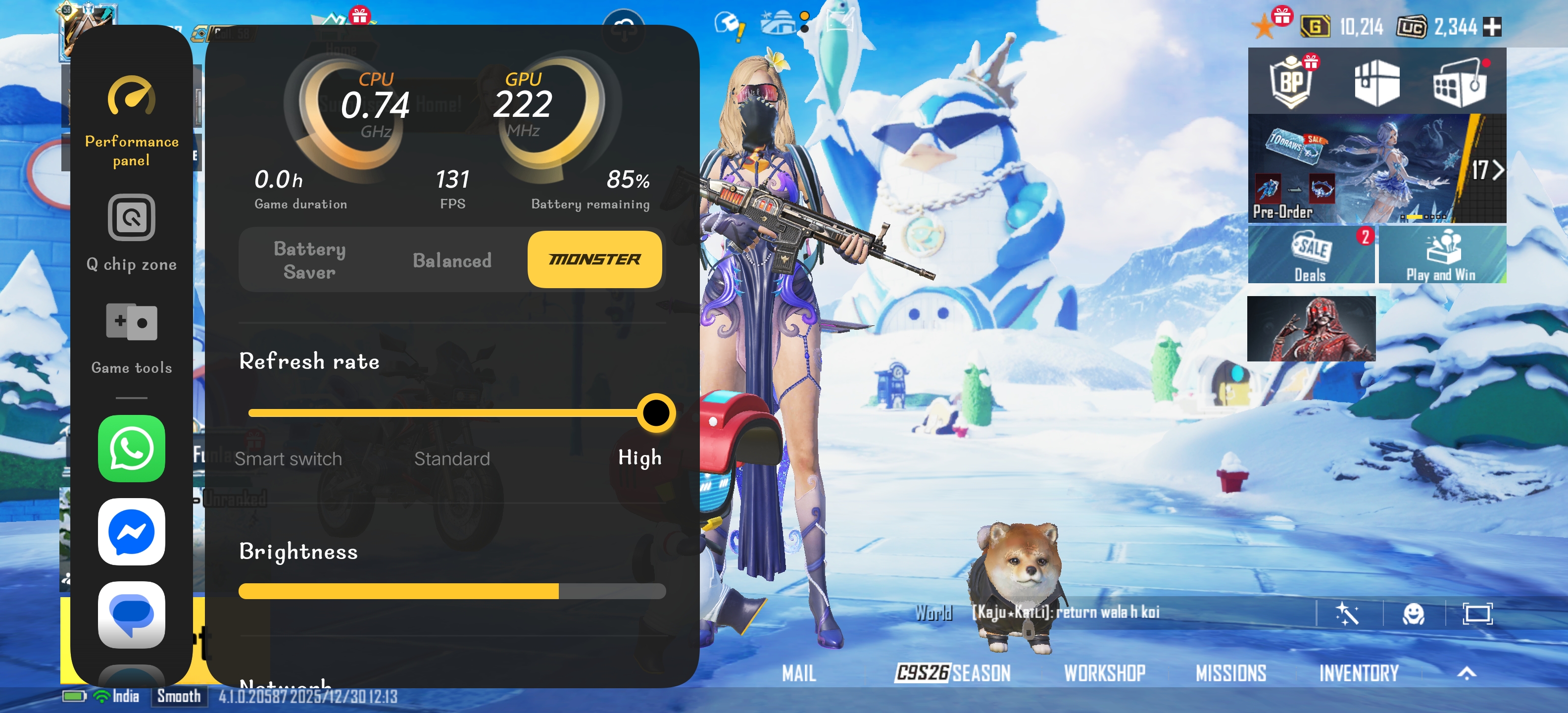View the Pre-Order promotional banner
Image resolution: width=1568 pixels, height=713 pixels.
coord(1357,169)
